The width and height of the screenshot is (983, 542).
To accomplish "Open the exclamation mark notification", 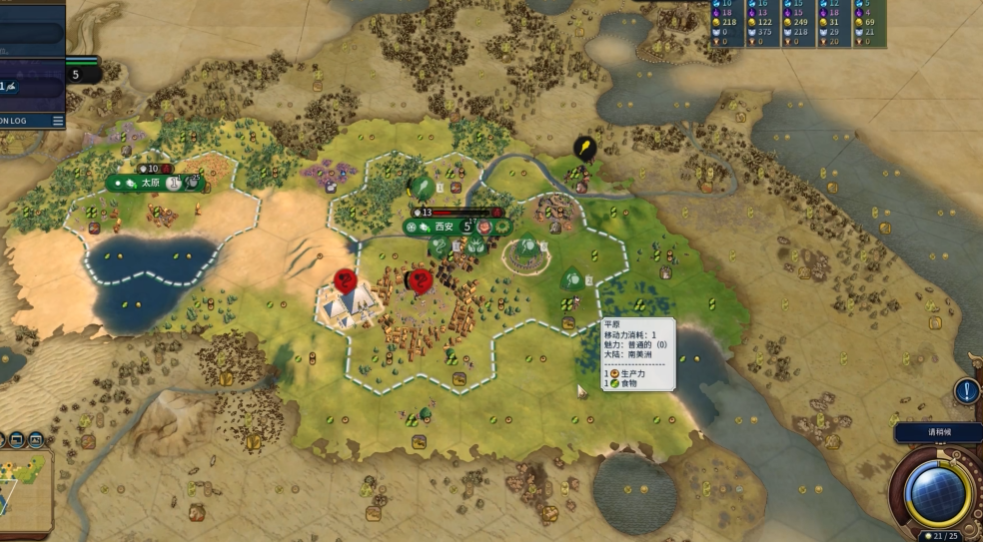I will [x=966, y=391].
